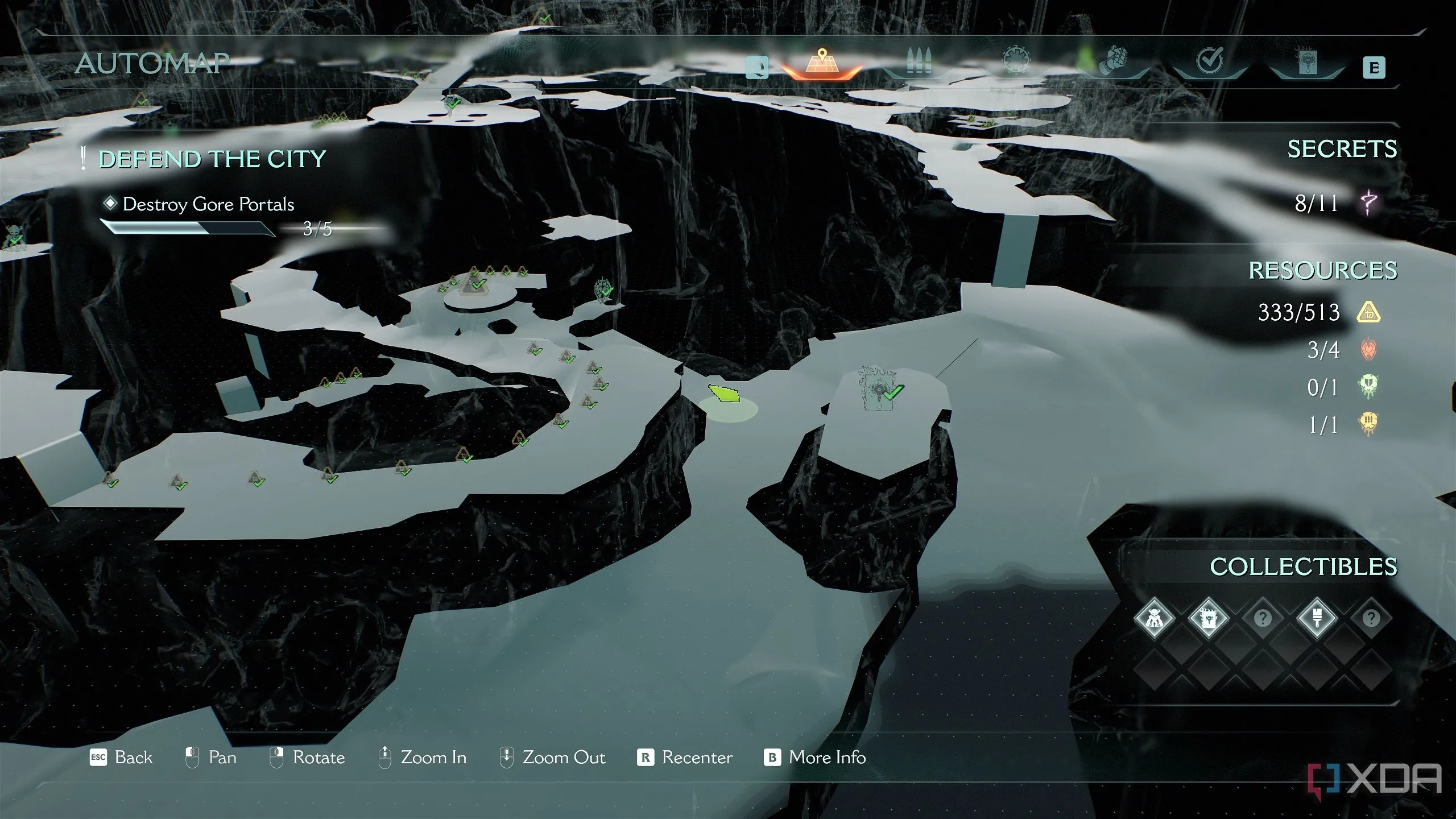1456x819 pixels.
Task: Click the green player location marker
Action: point(724,394)
